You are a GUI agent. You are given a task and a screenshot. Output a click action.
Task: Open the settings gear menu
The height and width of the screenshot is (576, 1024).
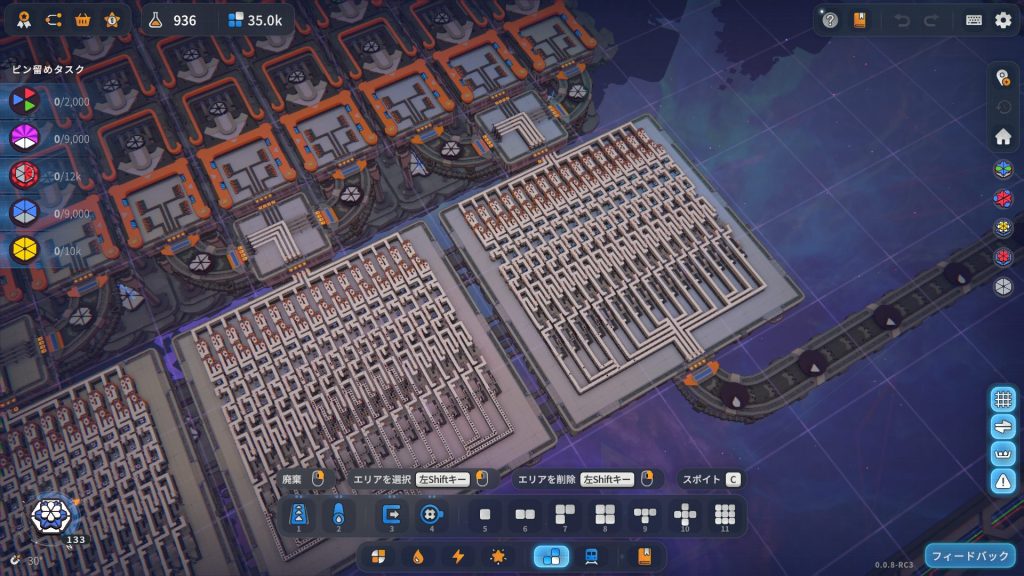1003,20
